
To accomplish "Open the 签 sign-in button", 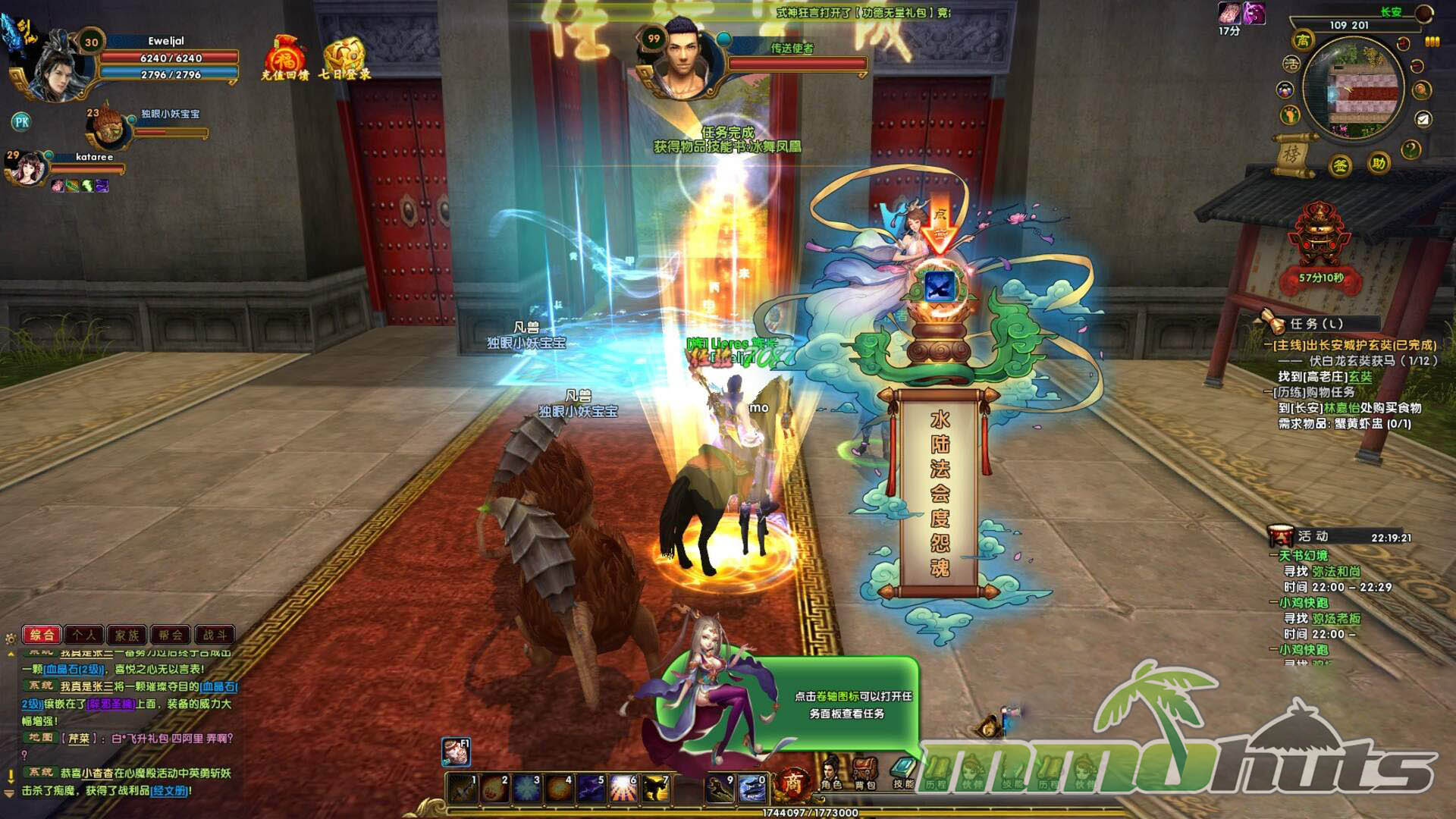I will tap(1341, 165).
